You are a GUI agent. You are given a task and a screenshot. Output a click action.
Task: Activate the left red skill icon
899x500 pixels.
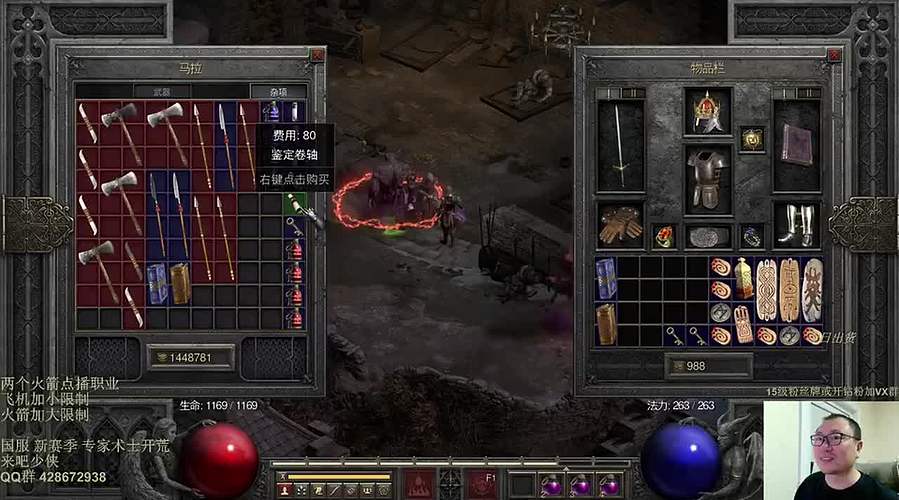click(423, 484)
